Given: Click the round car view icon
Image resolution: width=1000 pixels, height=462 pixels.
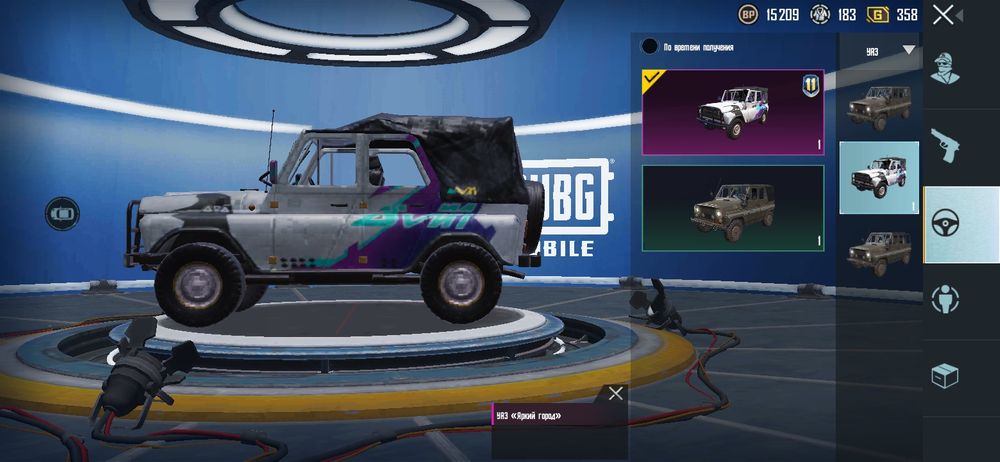Looking at the screenshot, I should click(x=62, y=213).
